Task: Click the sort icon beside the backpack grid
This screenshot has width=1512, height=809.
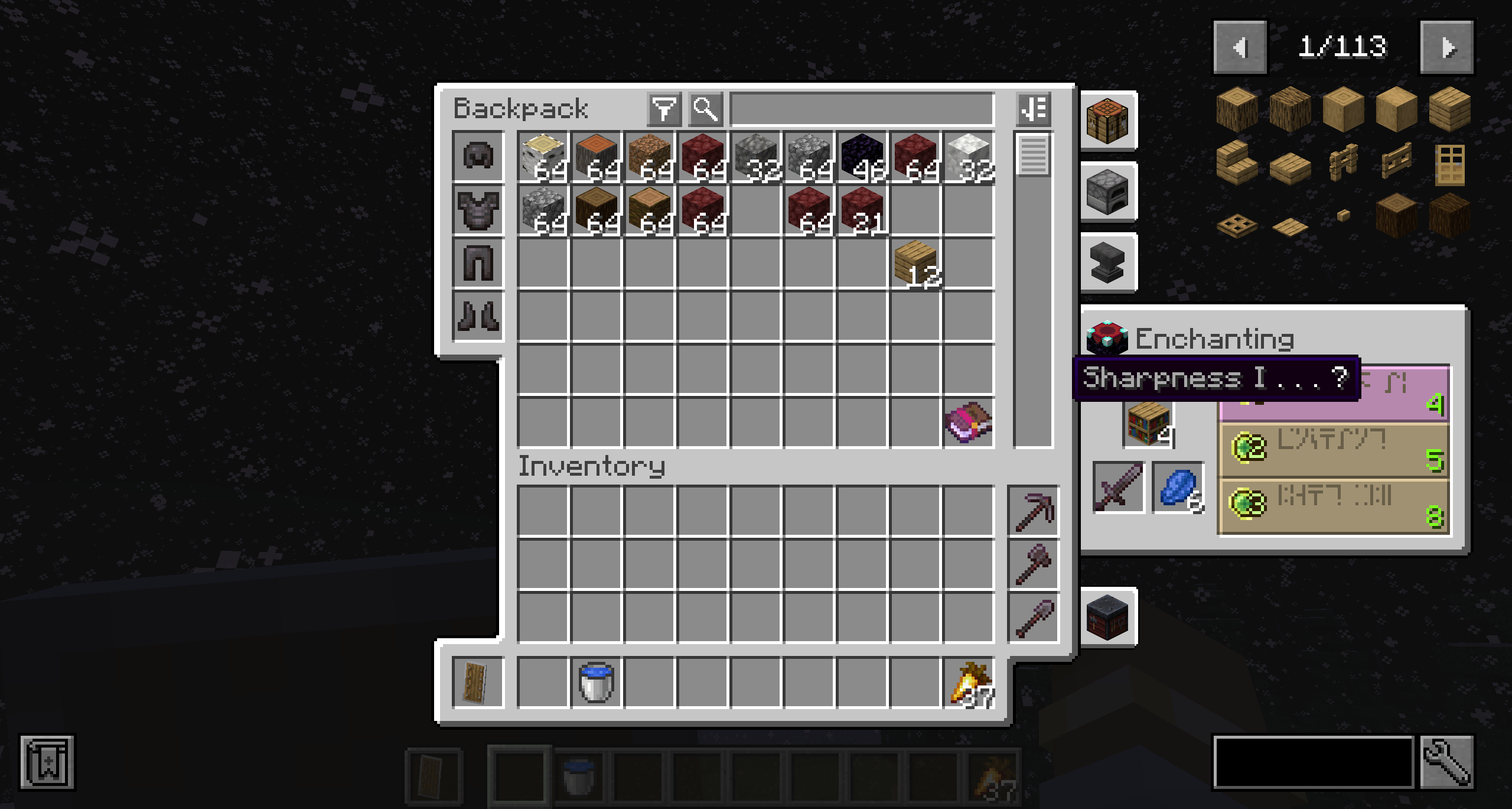Action: coord(1035,108)
